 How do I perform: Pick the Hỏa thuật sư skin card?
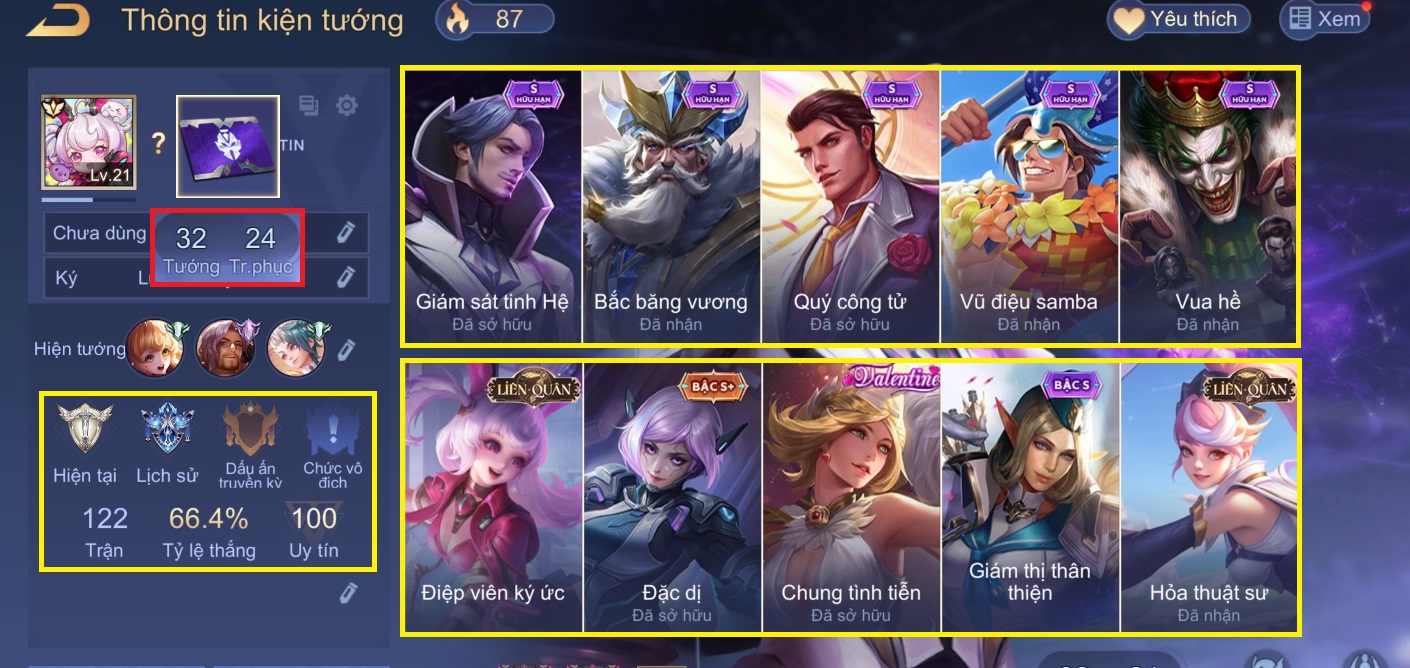pos(1208,497)
